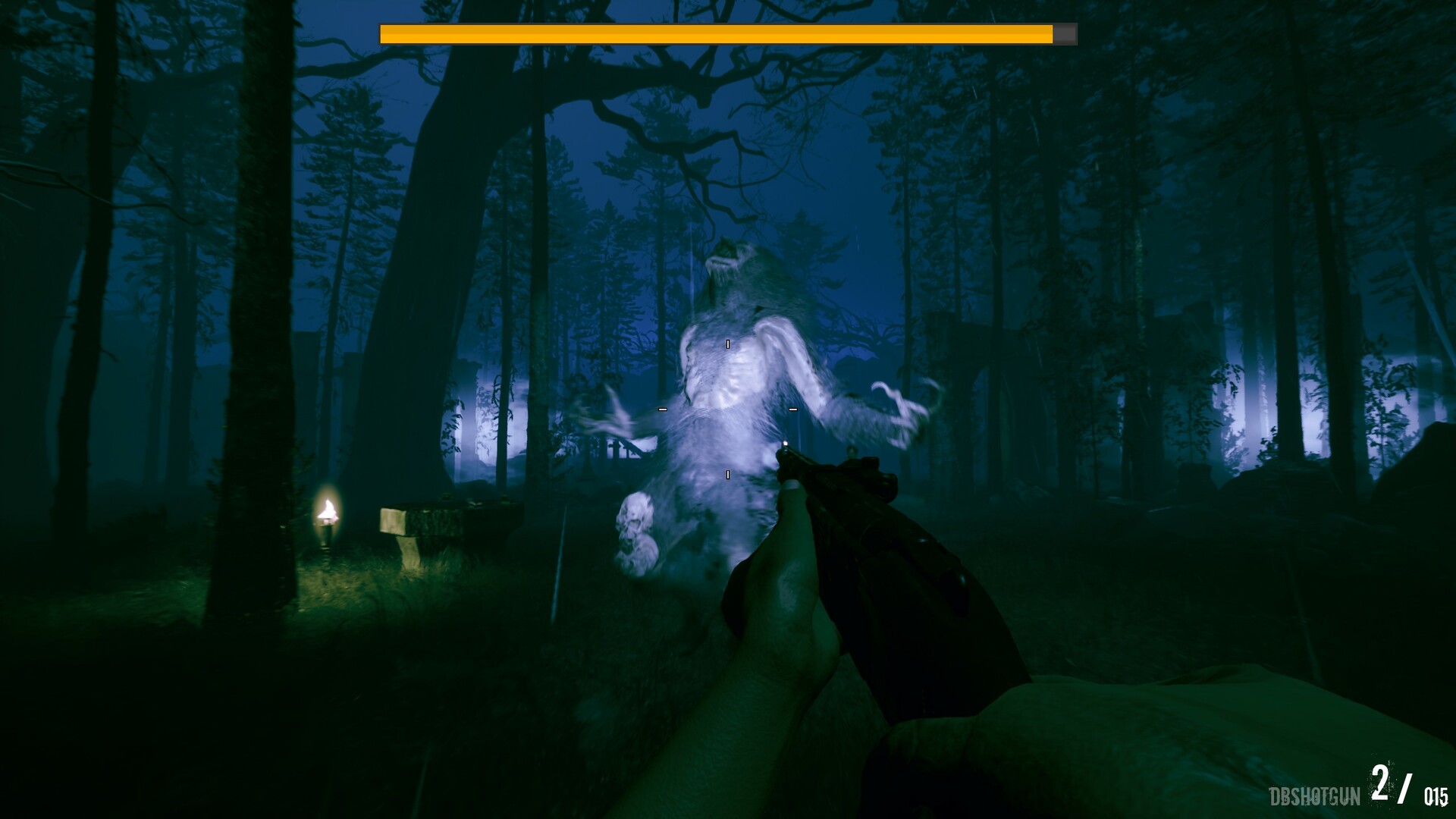Click the middle of the orange boss health bar
1456x819 pixels.
point(717,33)
